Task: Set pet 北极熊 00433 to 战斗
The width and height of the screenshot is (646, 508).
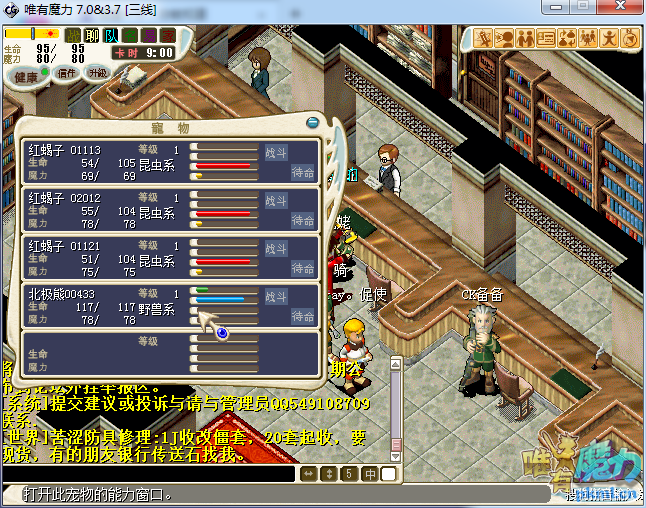Action: (x=276, y=296)
